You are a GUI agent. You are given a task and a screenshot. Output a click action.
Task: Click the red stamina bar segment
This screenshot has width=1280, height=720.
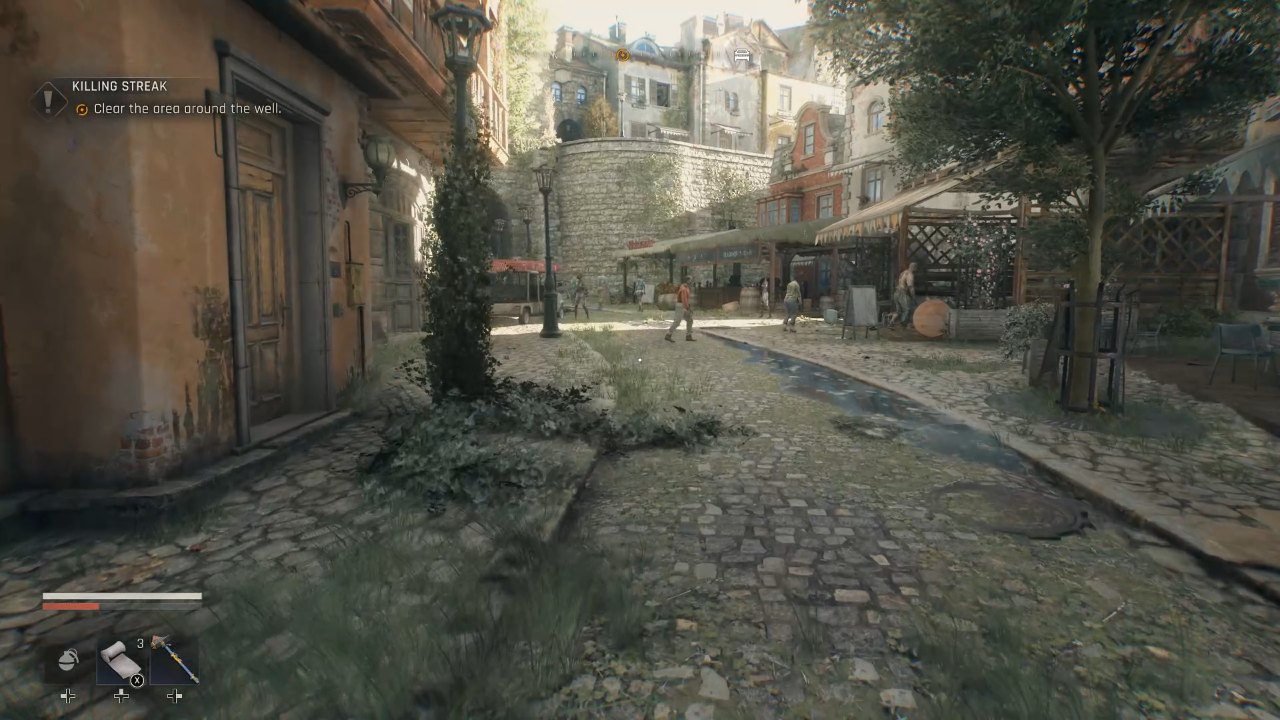[70, 606]
